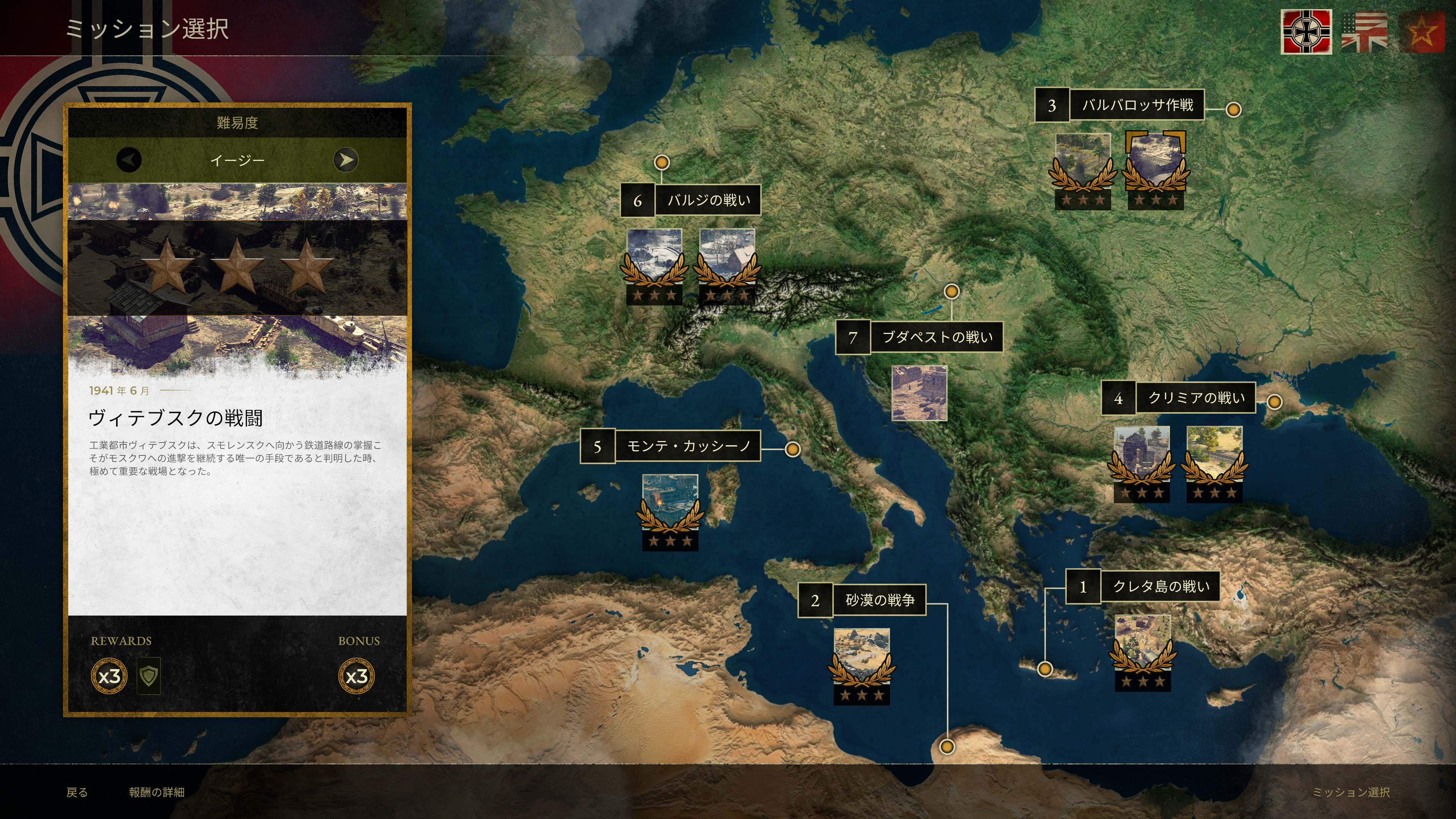The height and width of the screenshot is (819, 1456).
Task: Choose the ブダペストの戦い operation
Action: coord(936,337)
